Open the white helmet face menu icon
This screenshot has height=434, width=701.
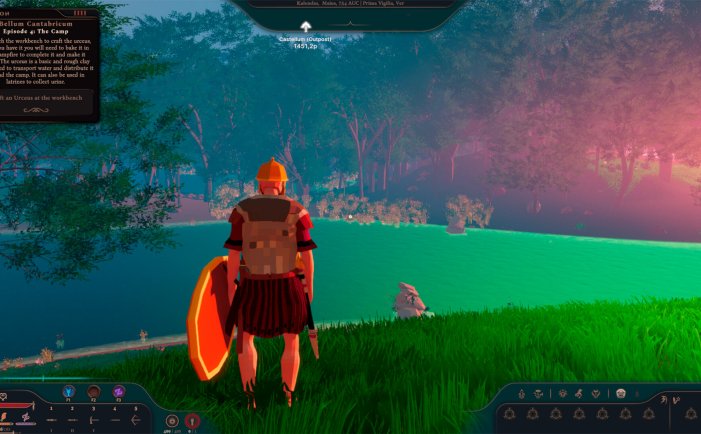click(x=620, y=393)
